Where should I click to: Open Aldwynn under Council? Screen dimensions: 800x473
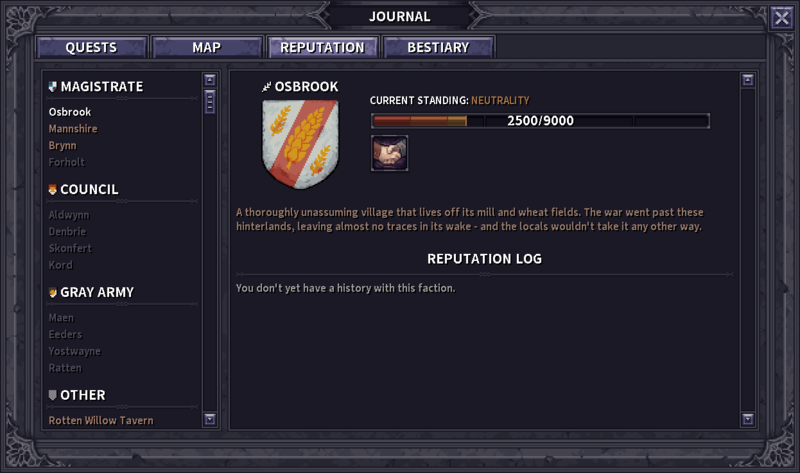tap(69, 215)
